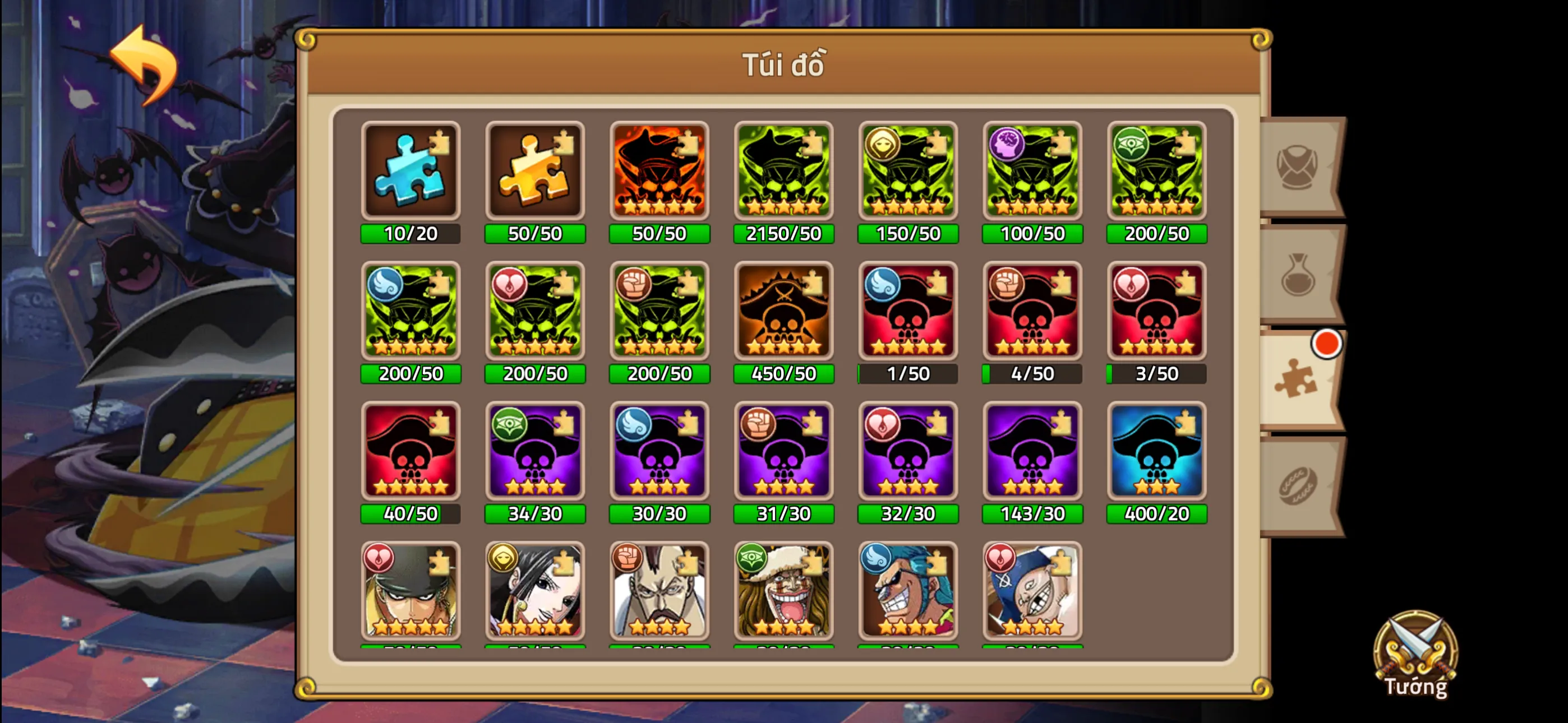
Task: Open the orange skull fragment showing 450/50
Action: pos(783,312)
